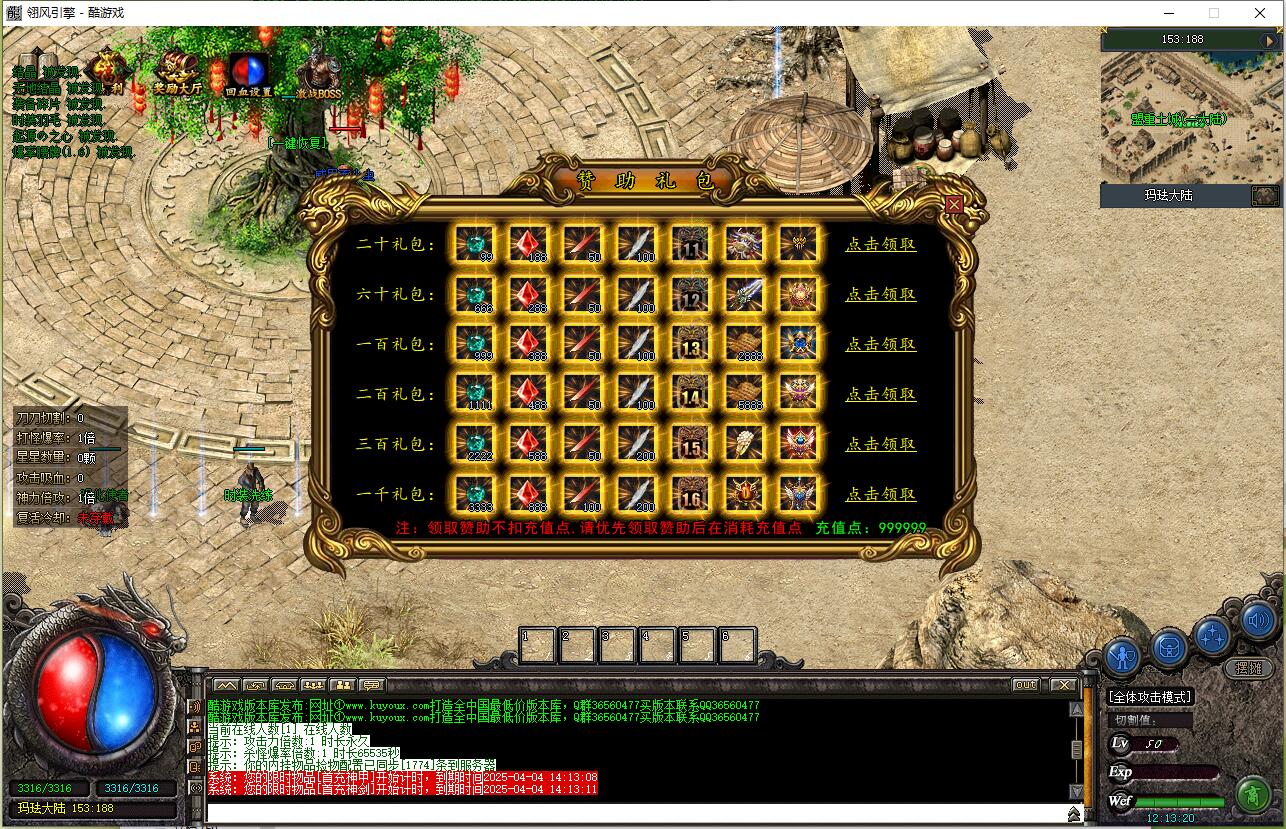
Task: Open the skills panel with sparkle icon
Action: [x=1213, y=635]
